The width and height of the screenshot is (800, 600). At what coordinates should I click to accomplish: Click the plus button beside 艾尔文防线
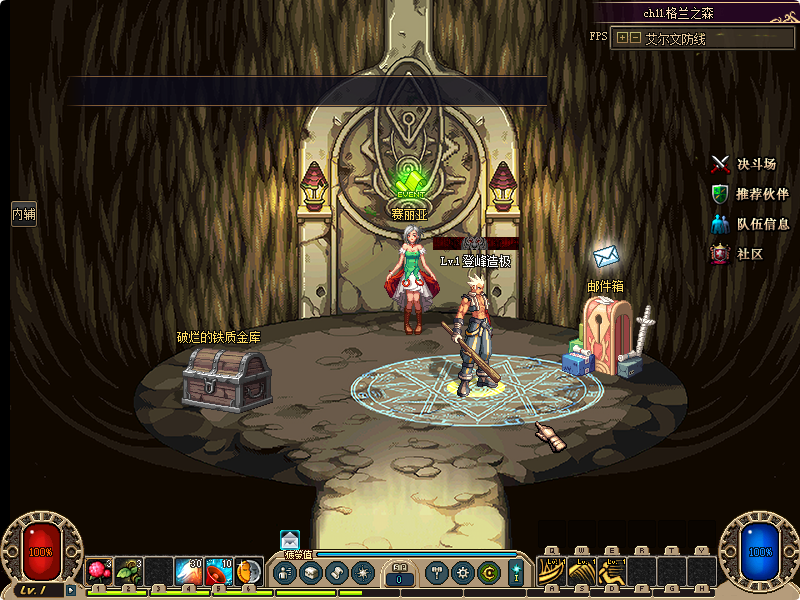[x=623, y=38]
